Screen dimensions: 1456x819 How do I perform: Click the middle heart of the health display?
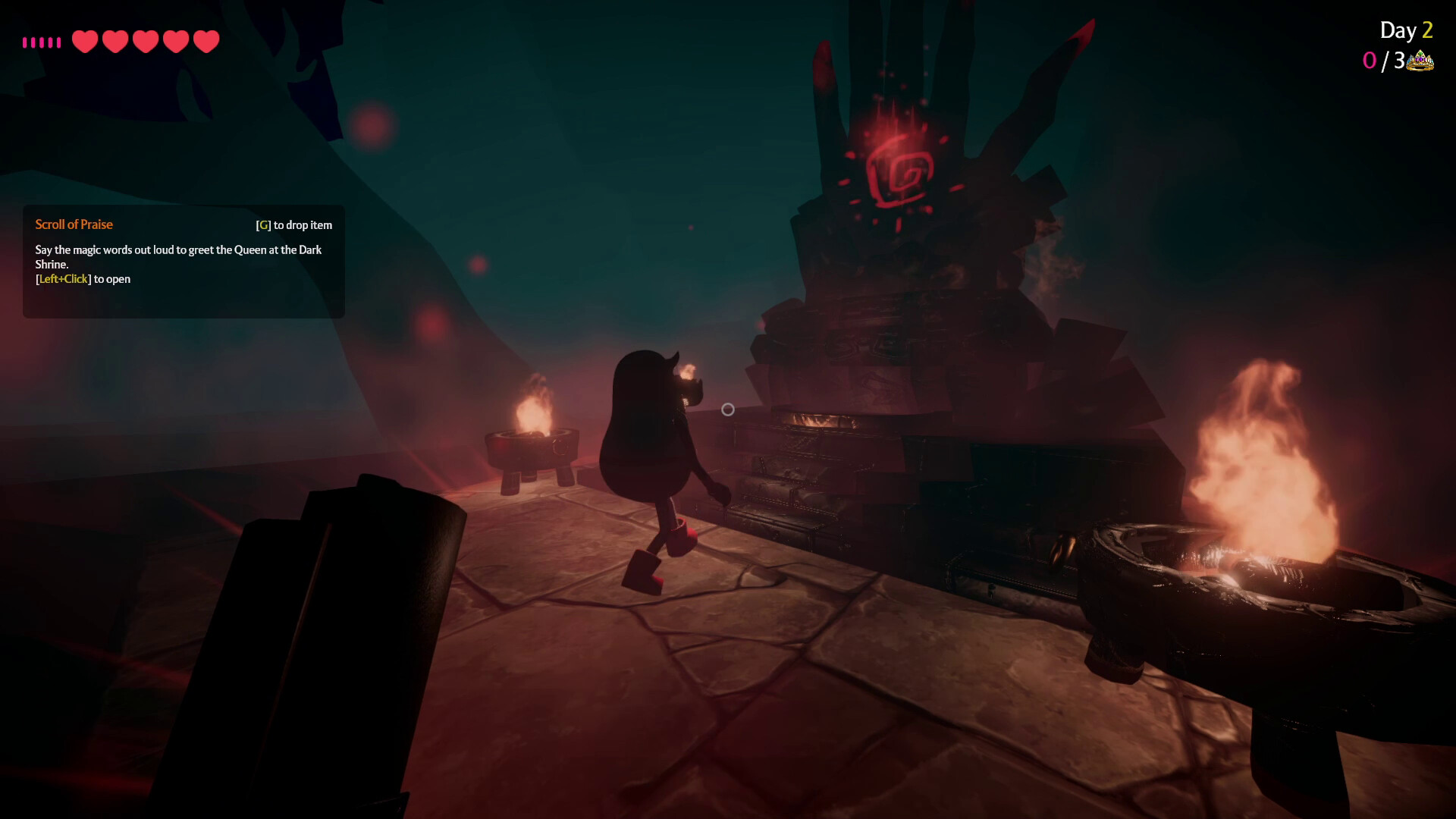click(145, 41)
